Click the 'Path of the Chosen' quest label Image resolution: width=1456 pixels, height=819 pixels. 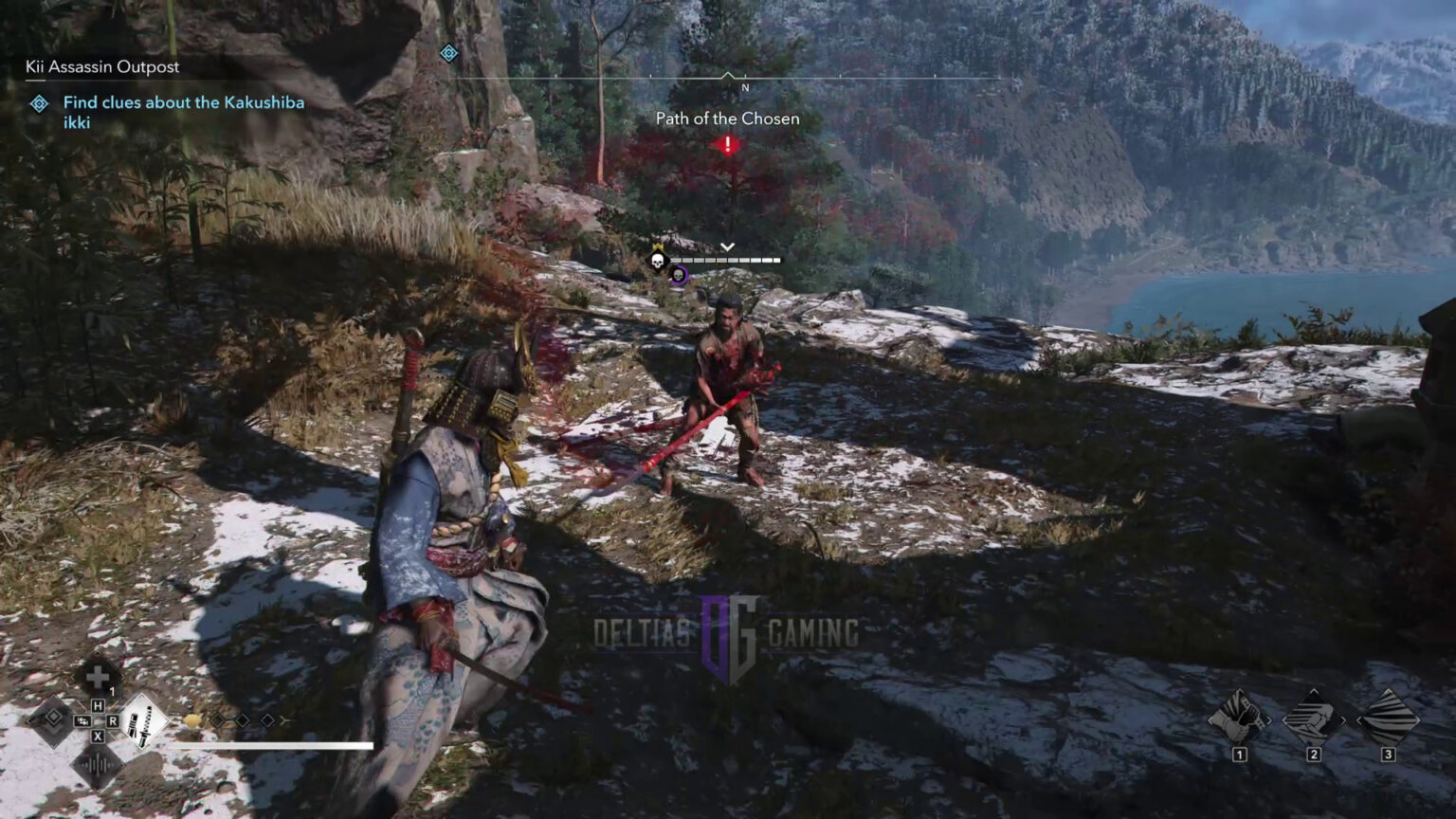coord(726,118)
